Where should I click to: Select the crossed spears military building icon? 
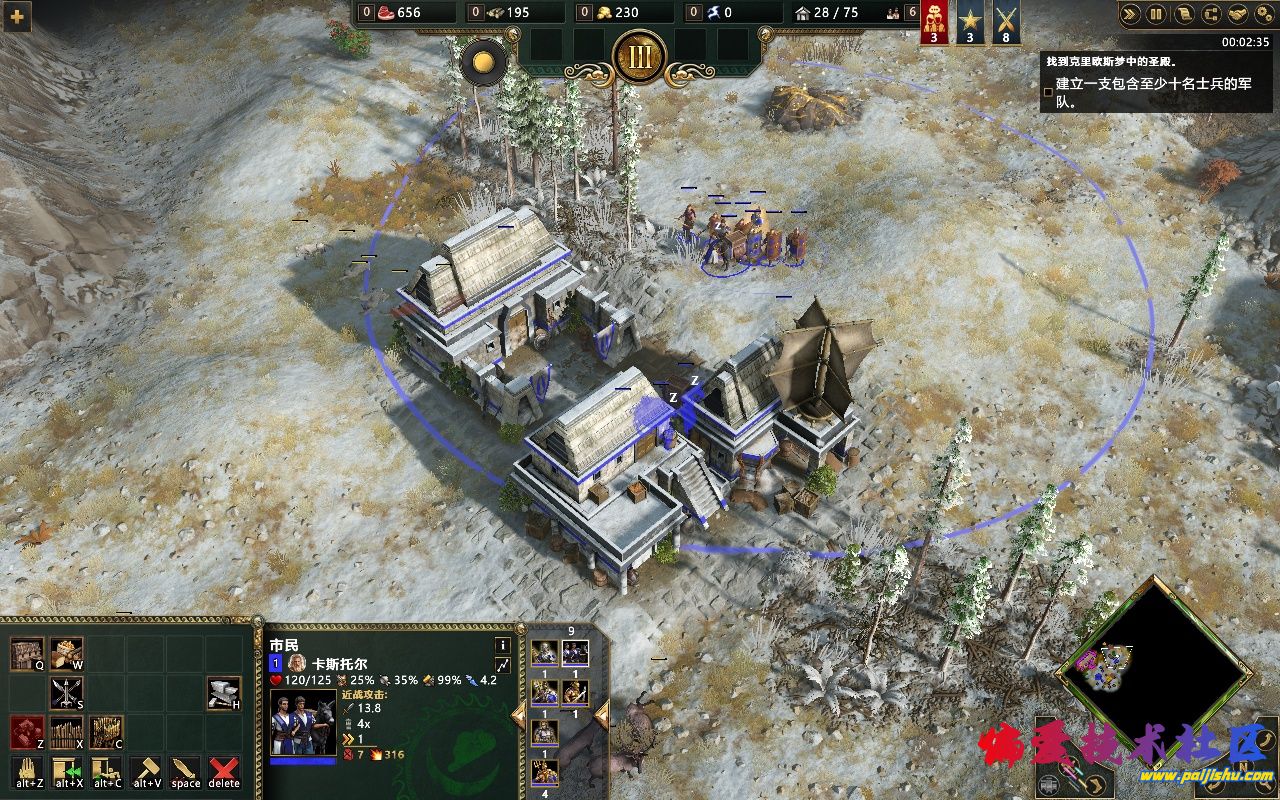tap(67, 692)
